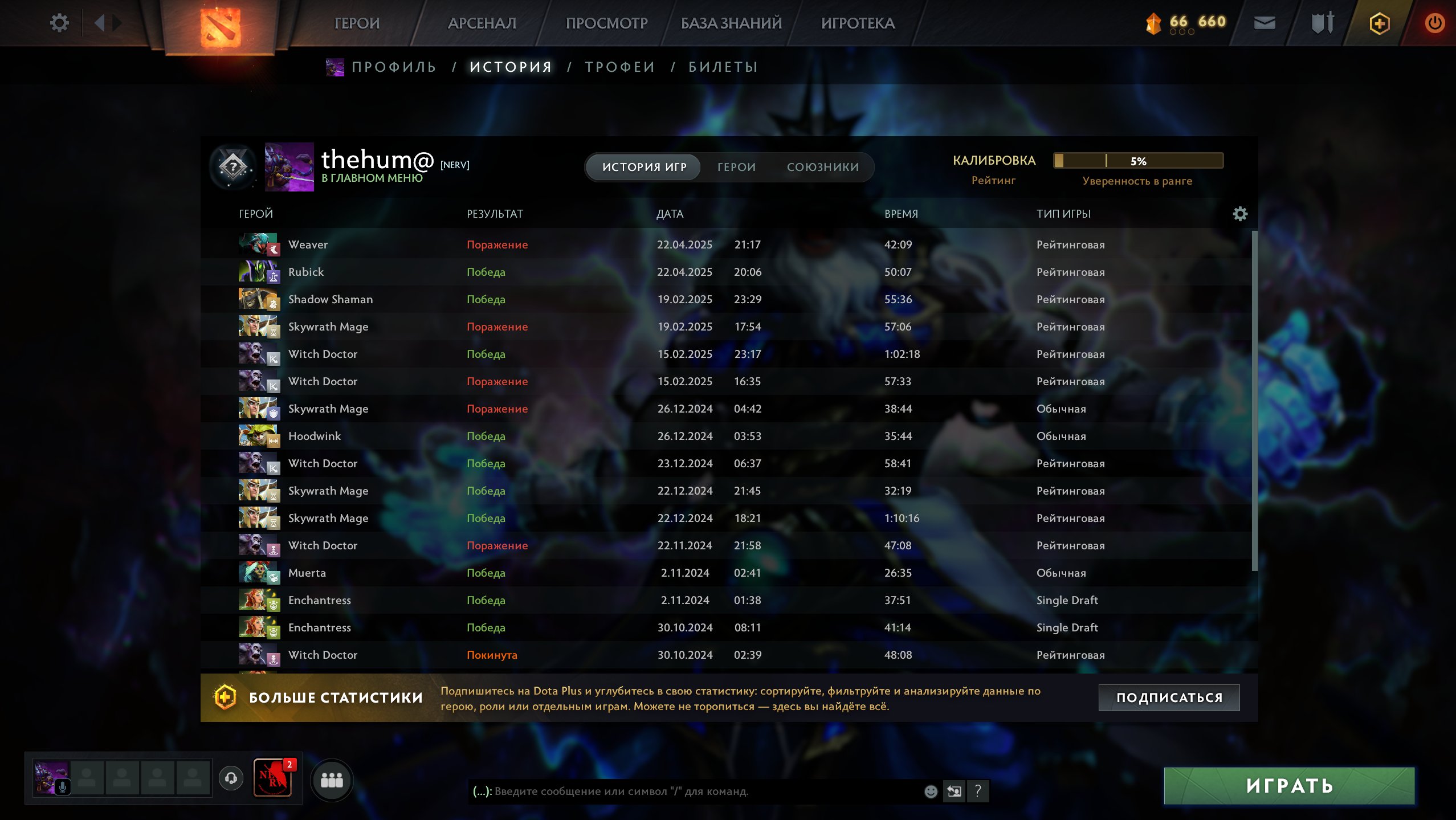Open the friends list people icon
Viewport: 1456px width, 820px height.
(333, 780)
